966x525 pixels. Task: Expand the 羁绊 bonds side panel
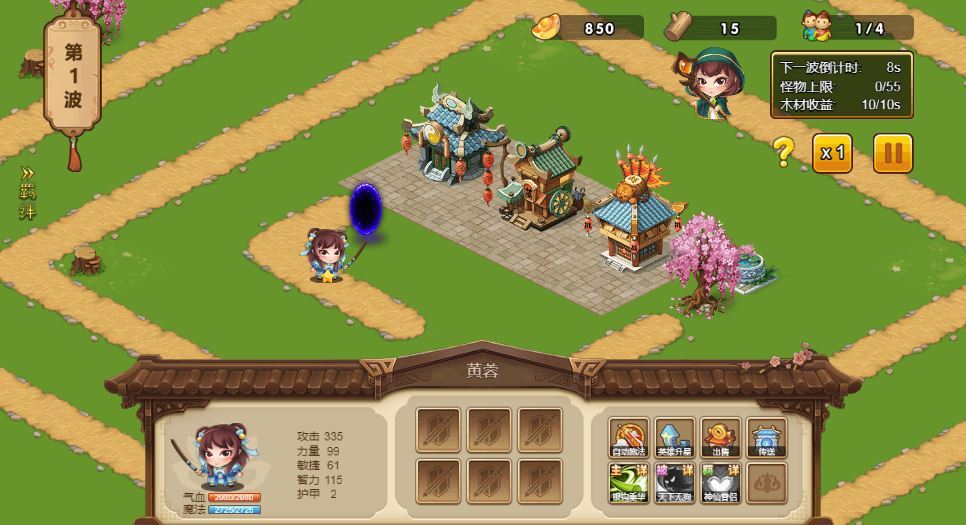click(x=27, y=193)
